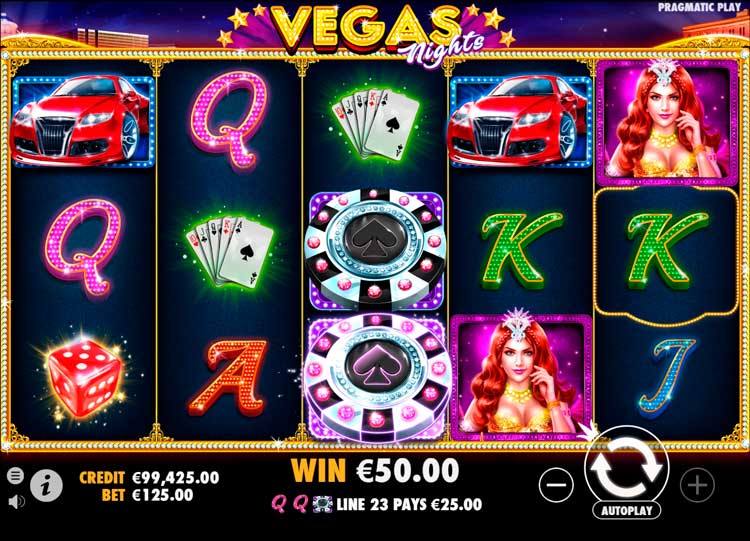The image size is (750, 541).
Task: Decrease the bet with the minus button
Action: tap(556, 485)
